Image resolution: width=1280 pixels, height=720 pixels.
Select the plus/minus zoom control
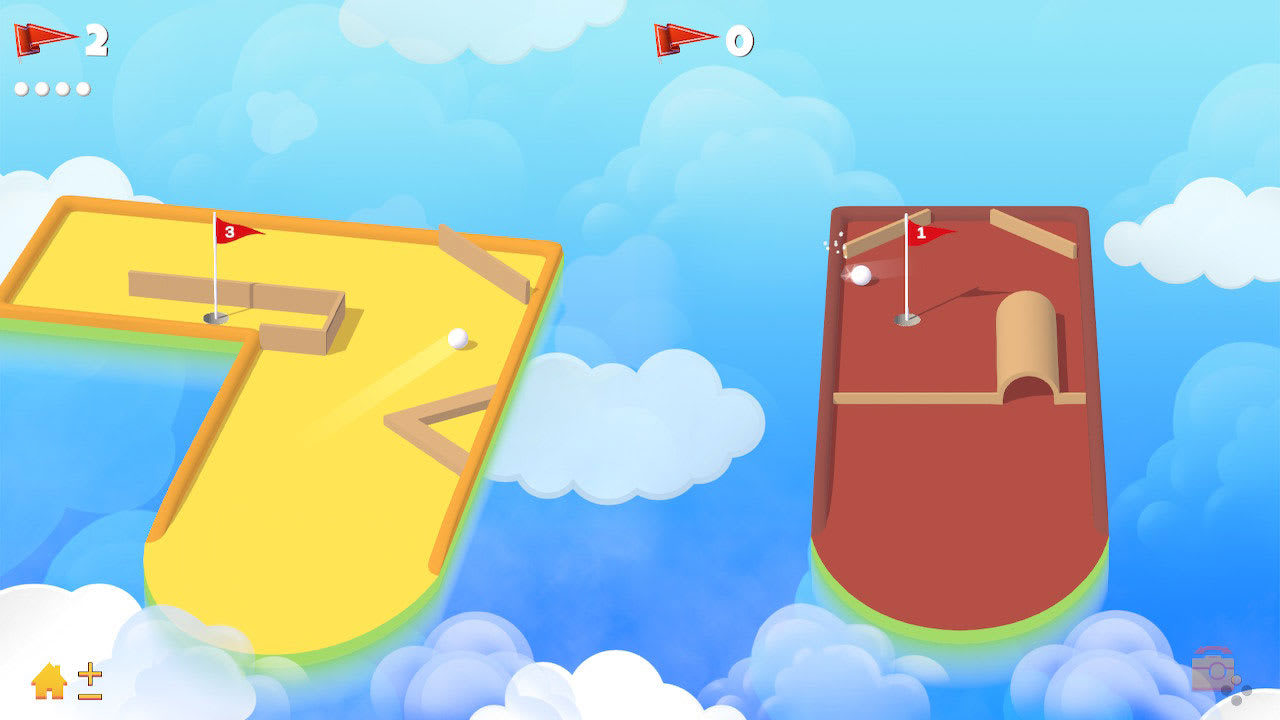(89, 687)
